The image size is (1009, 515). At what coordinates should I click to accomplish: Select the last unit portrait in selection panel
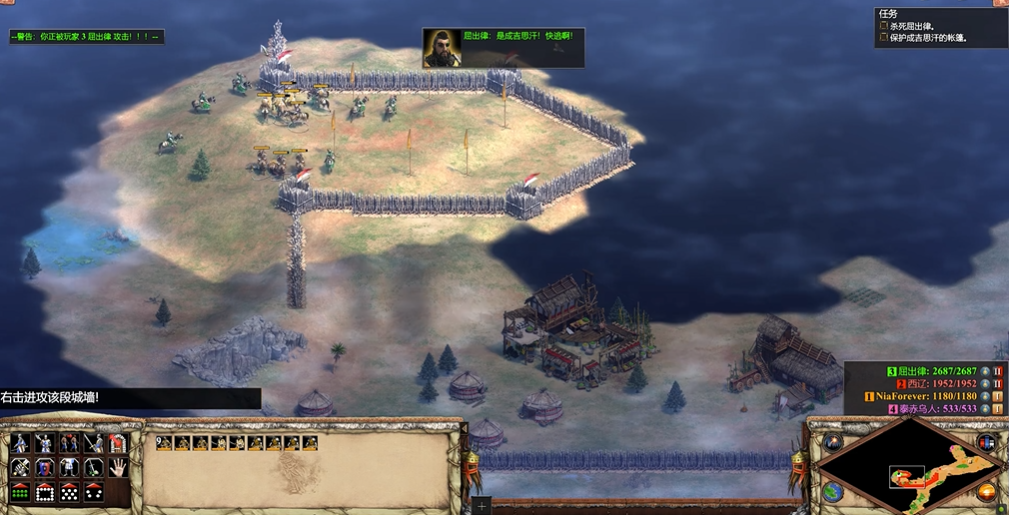tap(310, 443)
